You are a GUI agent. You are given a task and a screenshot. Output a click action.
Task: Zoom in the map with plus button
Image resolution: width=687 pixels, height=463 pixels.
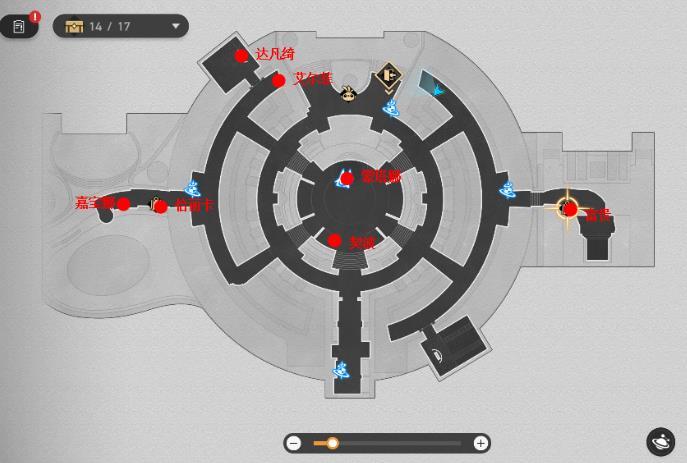pyautogui.click(x=480, y=443)
